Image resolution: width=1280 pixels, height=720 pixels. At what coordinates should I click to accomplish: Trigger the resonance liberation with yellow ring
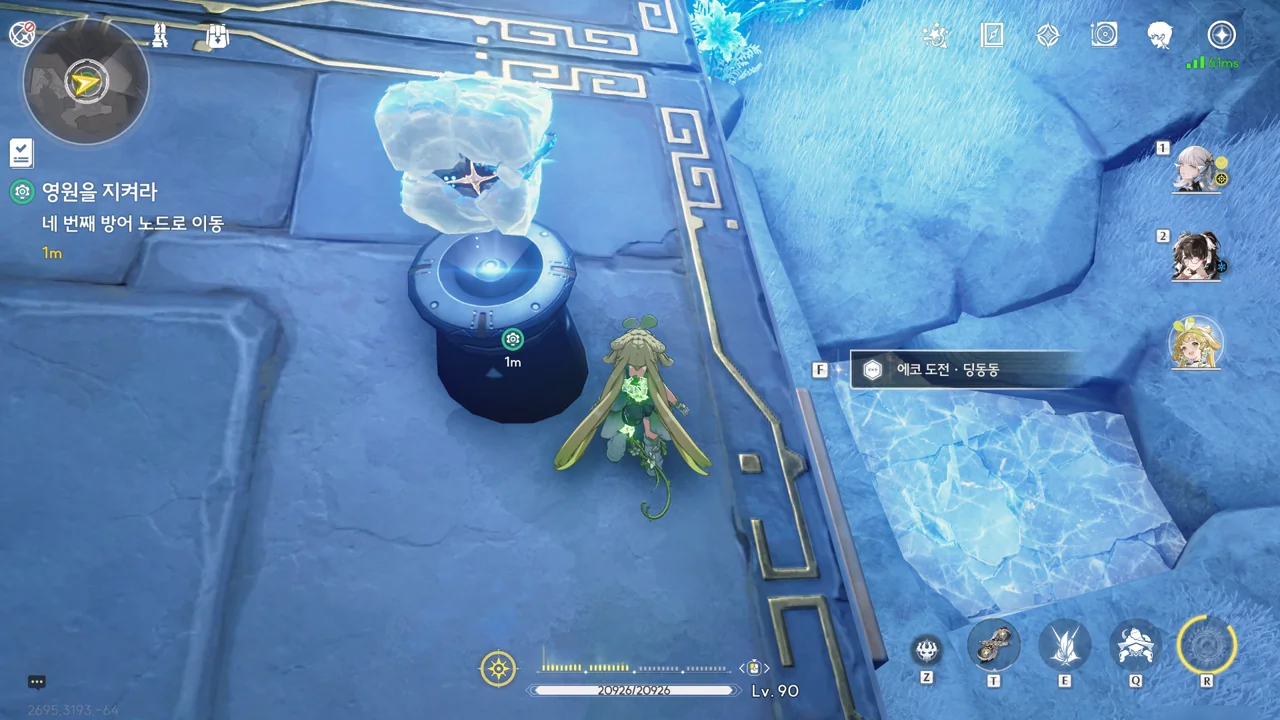1207,645
